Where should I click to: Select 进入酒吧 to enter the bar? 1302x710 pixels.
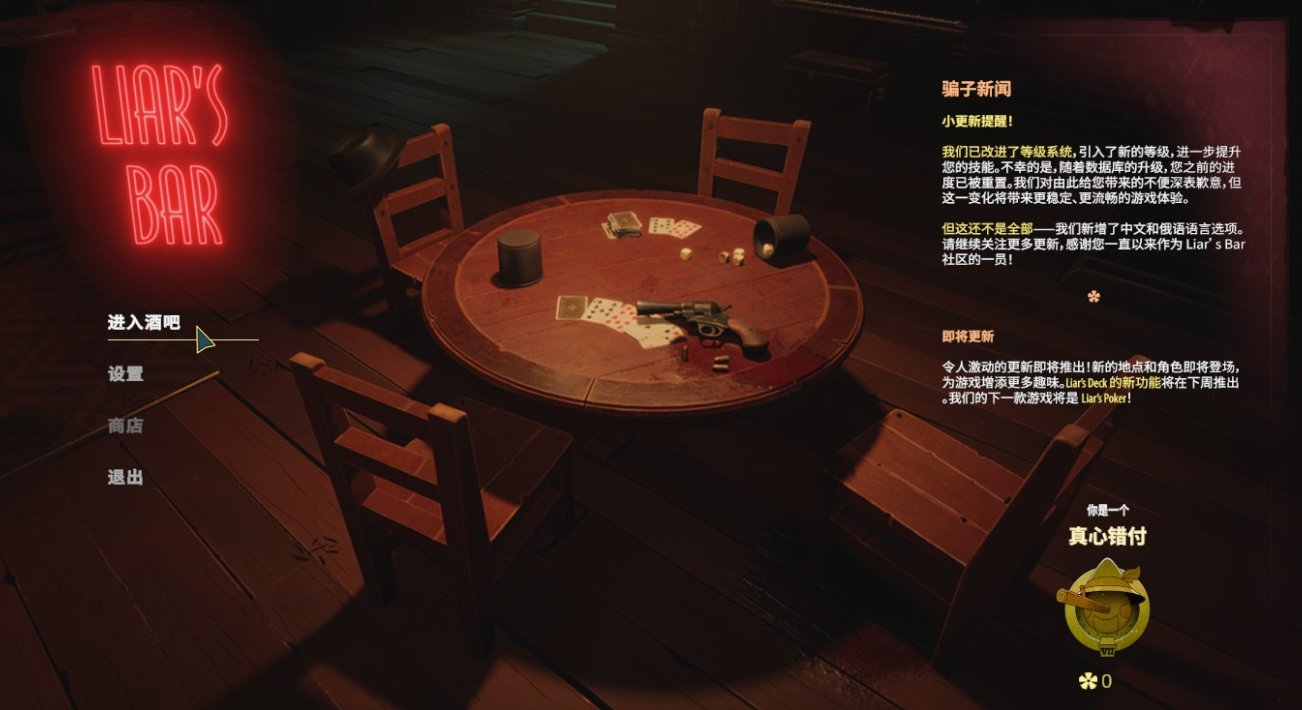click(x=144, y=323)
